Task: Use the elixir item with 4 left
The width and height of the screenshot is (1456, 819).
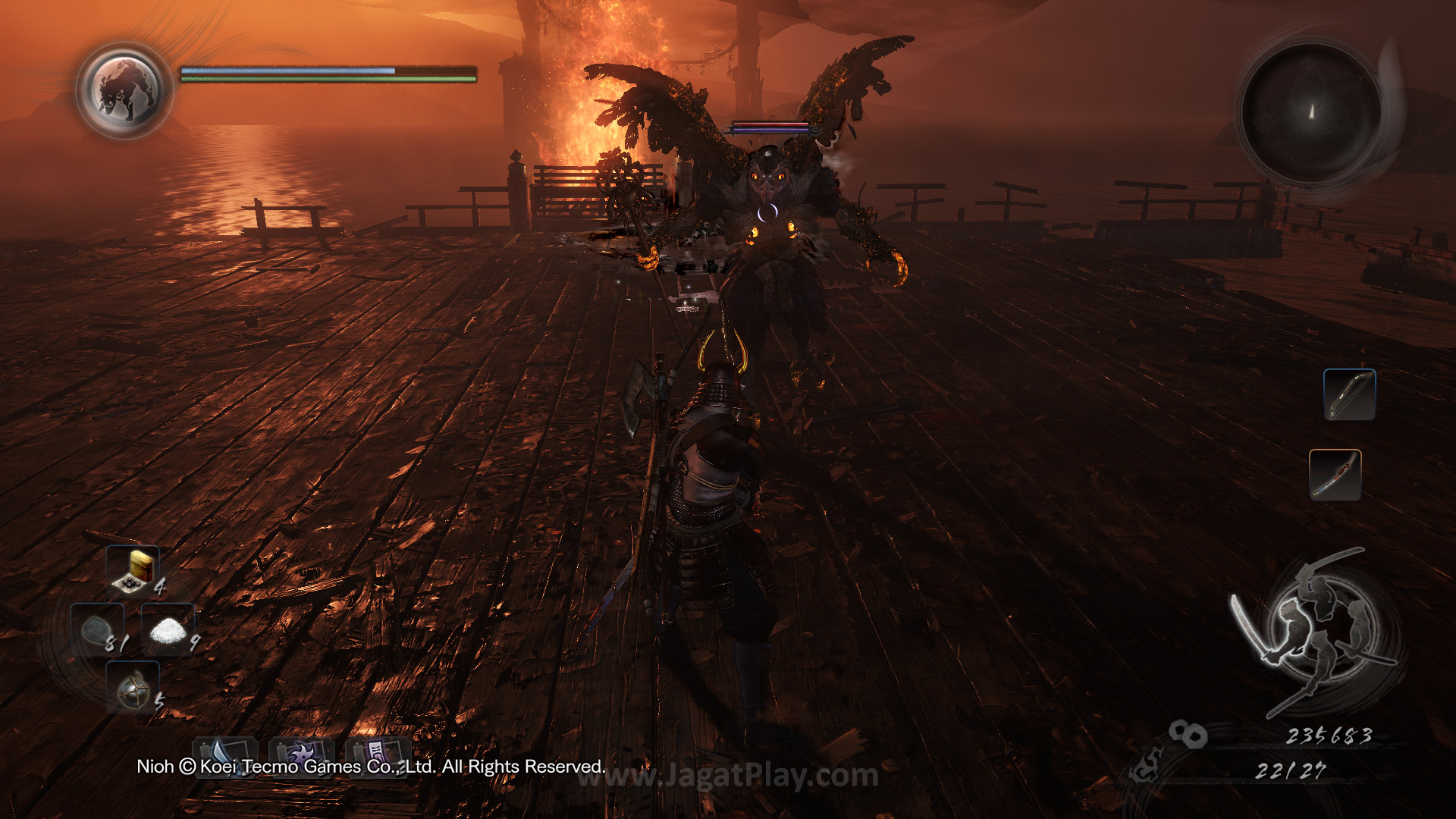Action: pyautogui.click(x=133, y=570)
